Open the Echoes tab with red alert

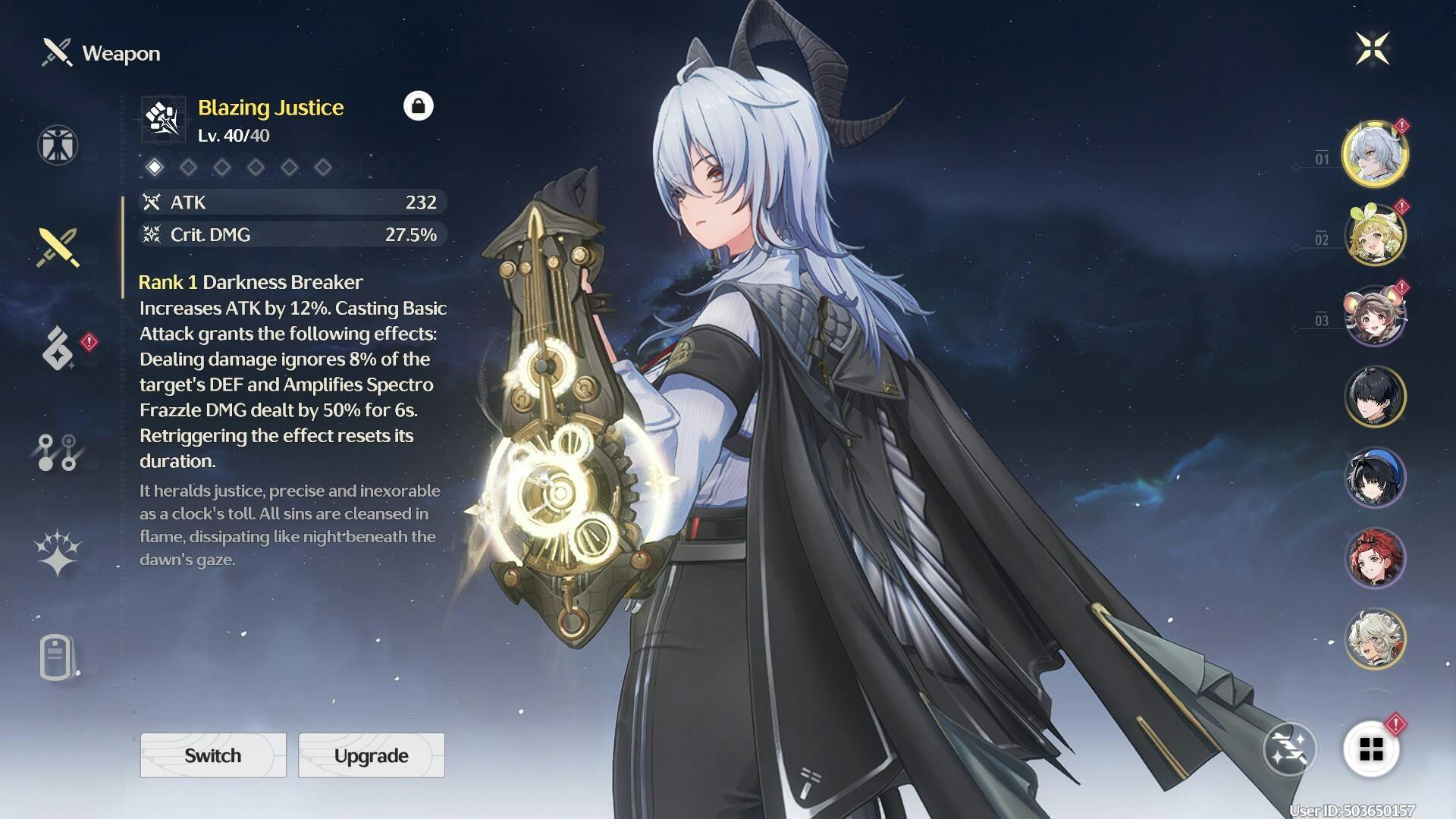59,349
